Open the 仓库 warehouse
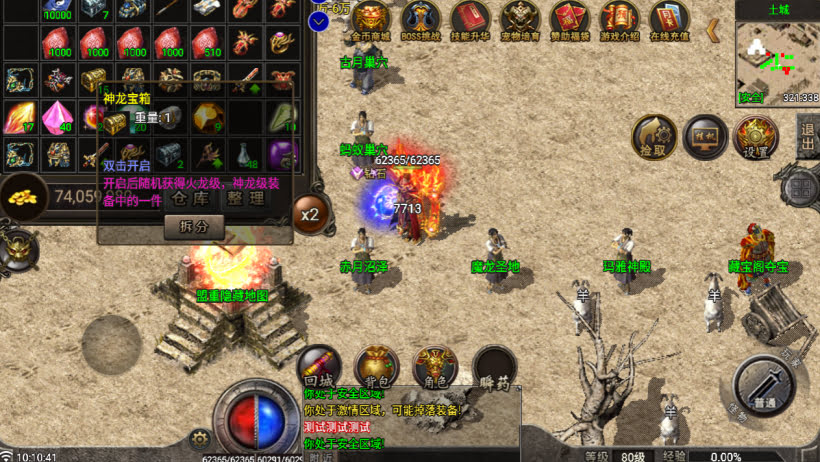The height and width of the screenshot is (462, 820). pos(192,197)
